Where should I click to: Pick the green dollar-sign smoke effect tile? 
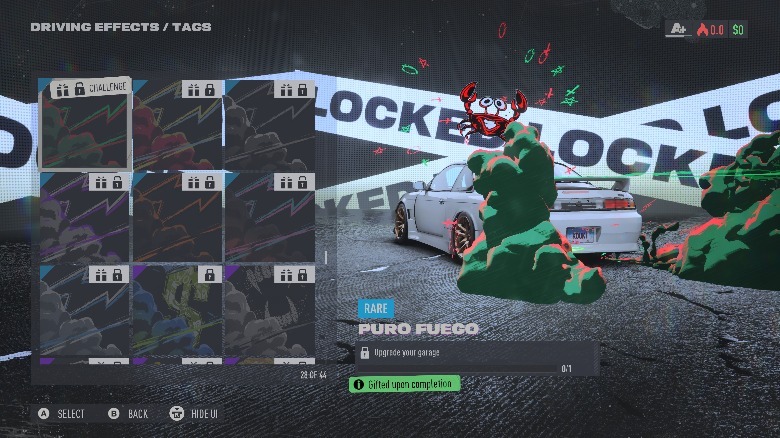pyautogui.click(x=177, y=308)
